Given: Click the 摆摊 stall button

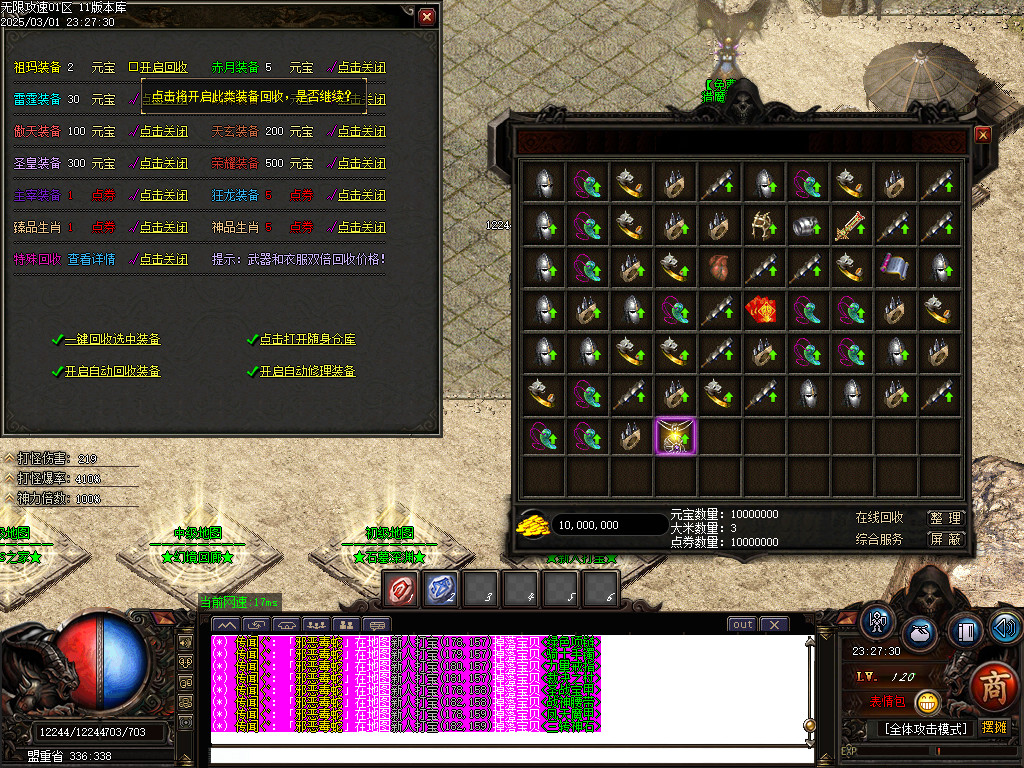Looking at the screenshot, I should (995, 727).
